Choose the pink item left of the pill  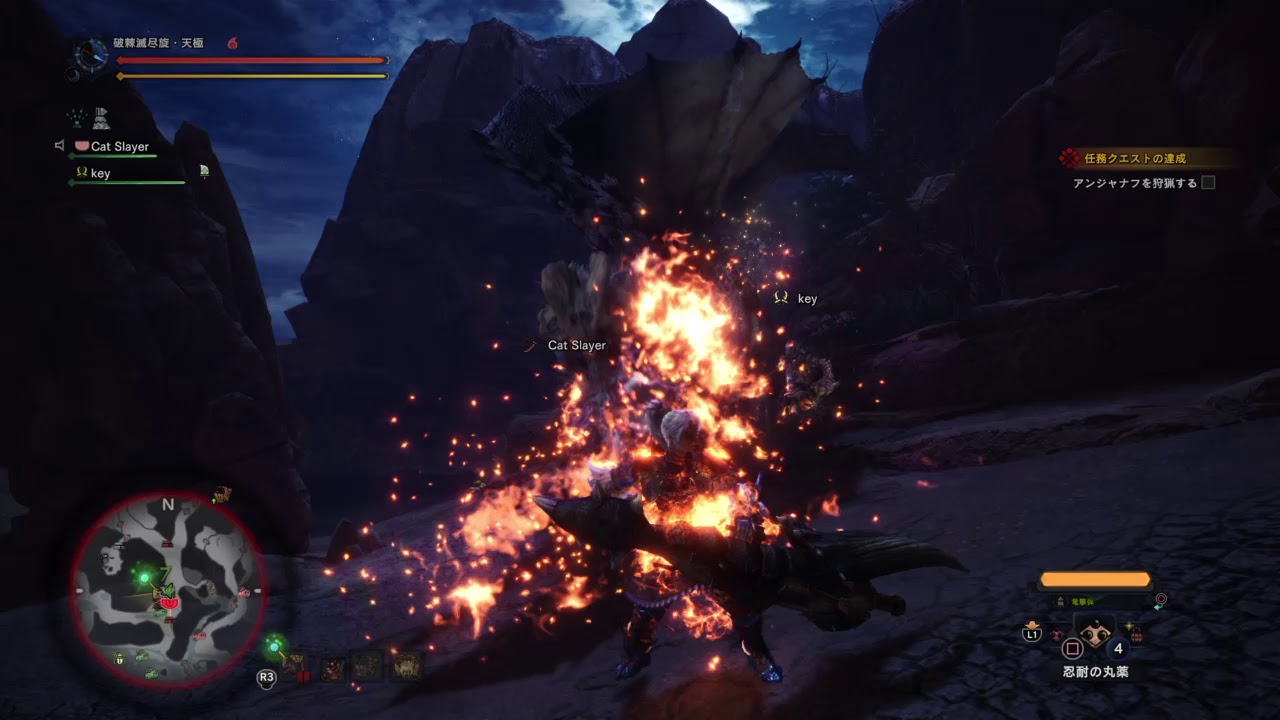click(x=1055, y=634)
